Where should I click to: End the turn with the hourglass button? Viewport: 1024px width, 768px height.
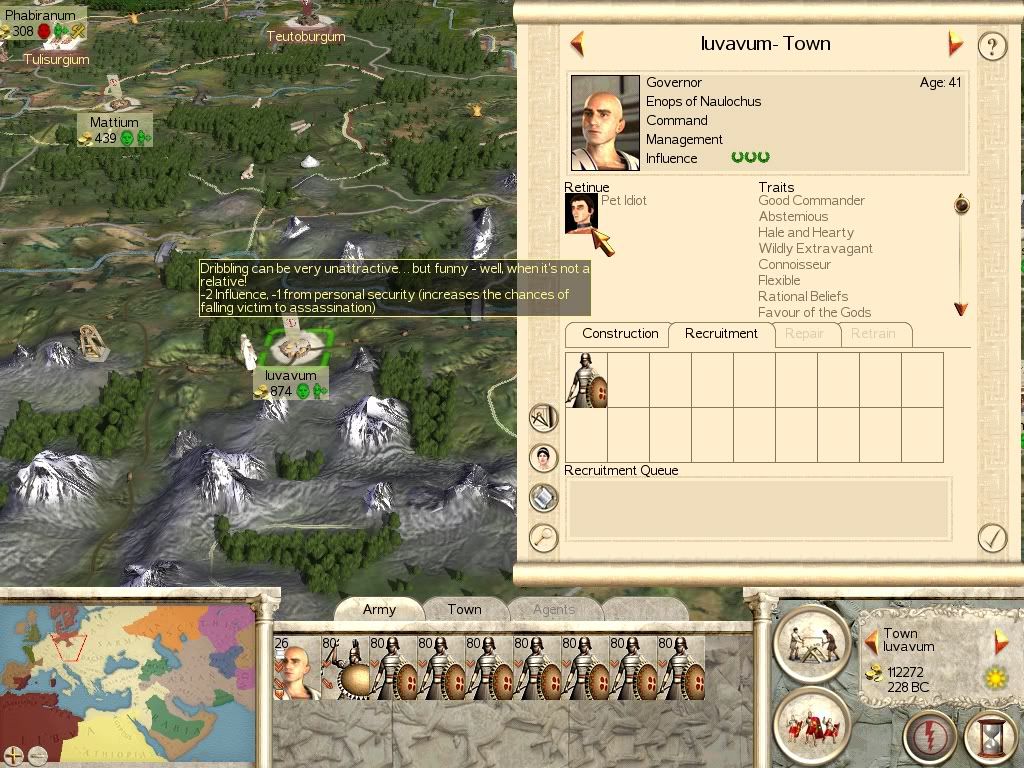[990, 738]
